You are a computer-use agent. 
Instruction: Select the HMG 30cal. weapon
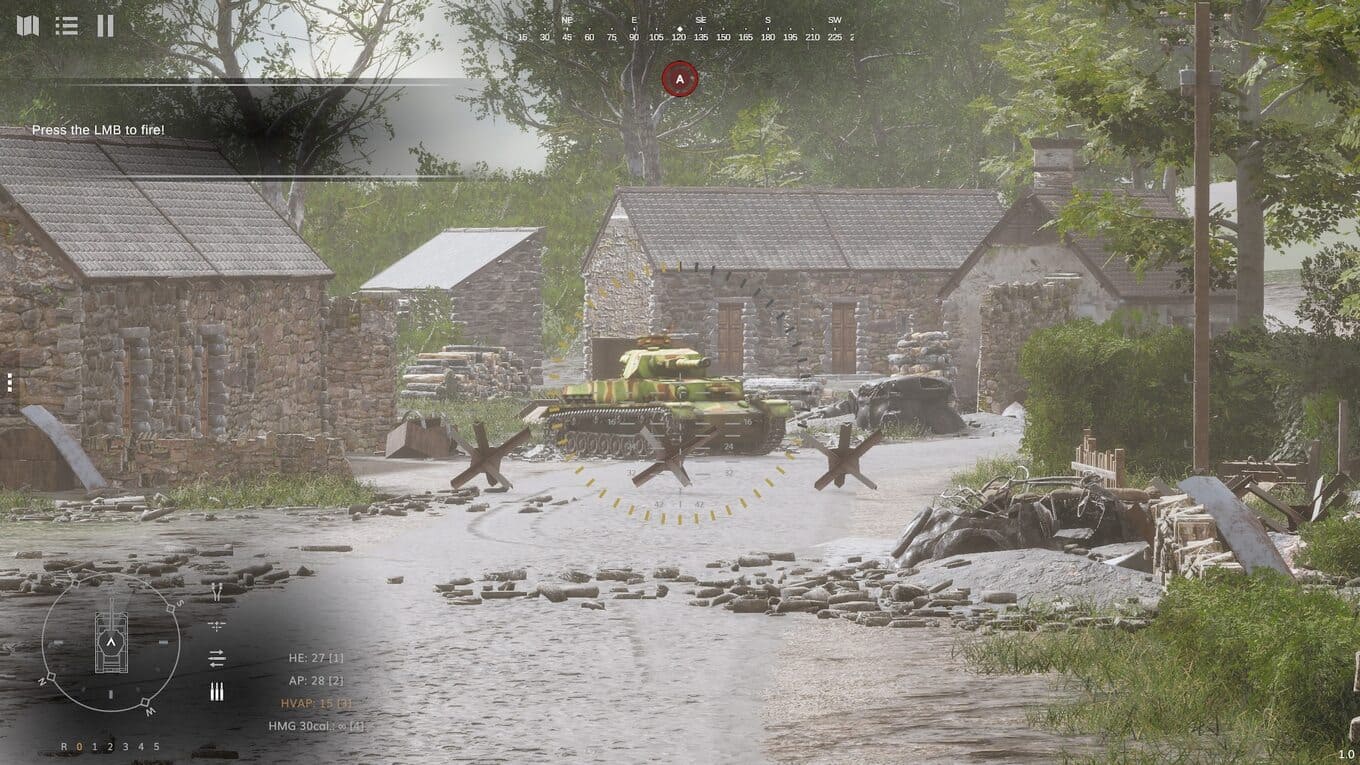tap(315, 726)
